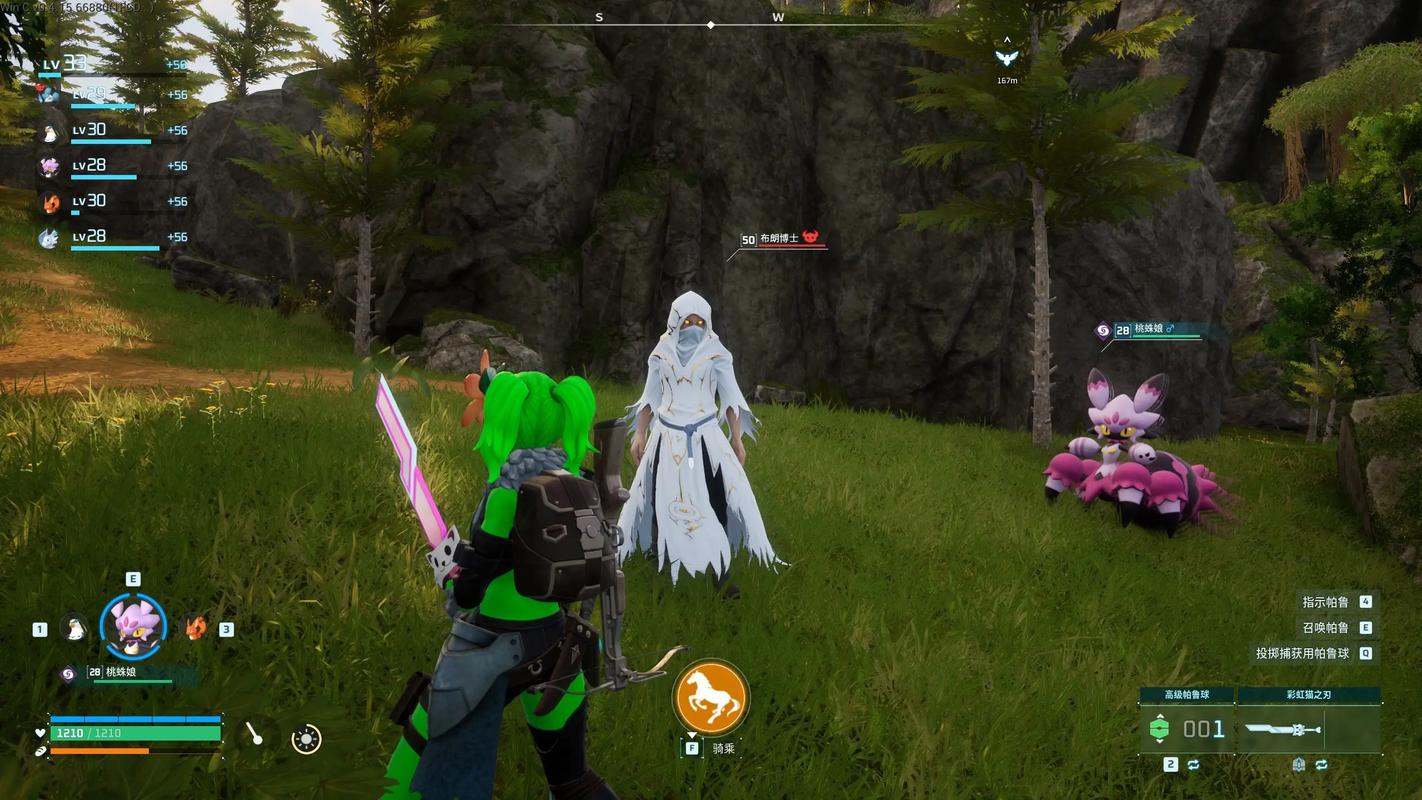Click the pal sphere swap arrows icon
The height and width of the screenshot is (800, 1422).
(x=1194, y=765)
